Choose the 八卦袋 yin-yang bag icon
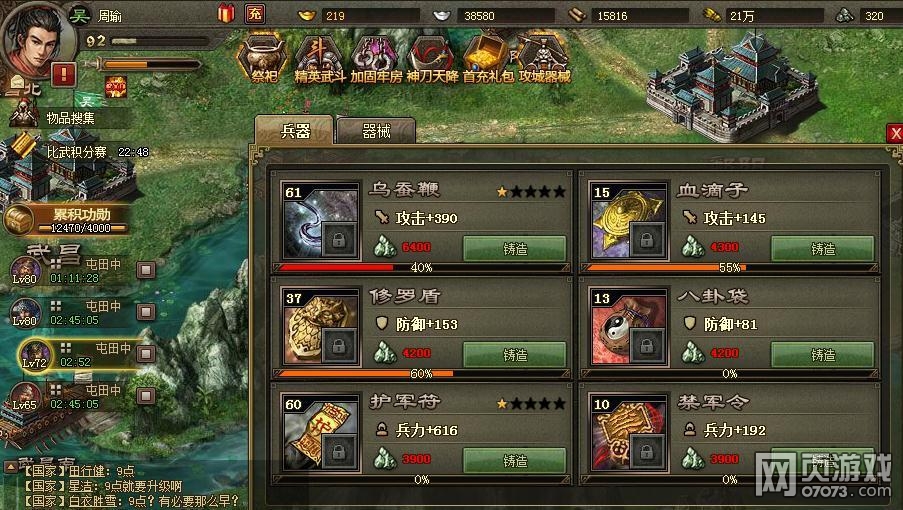 [629, 327]
